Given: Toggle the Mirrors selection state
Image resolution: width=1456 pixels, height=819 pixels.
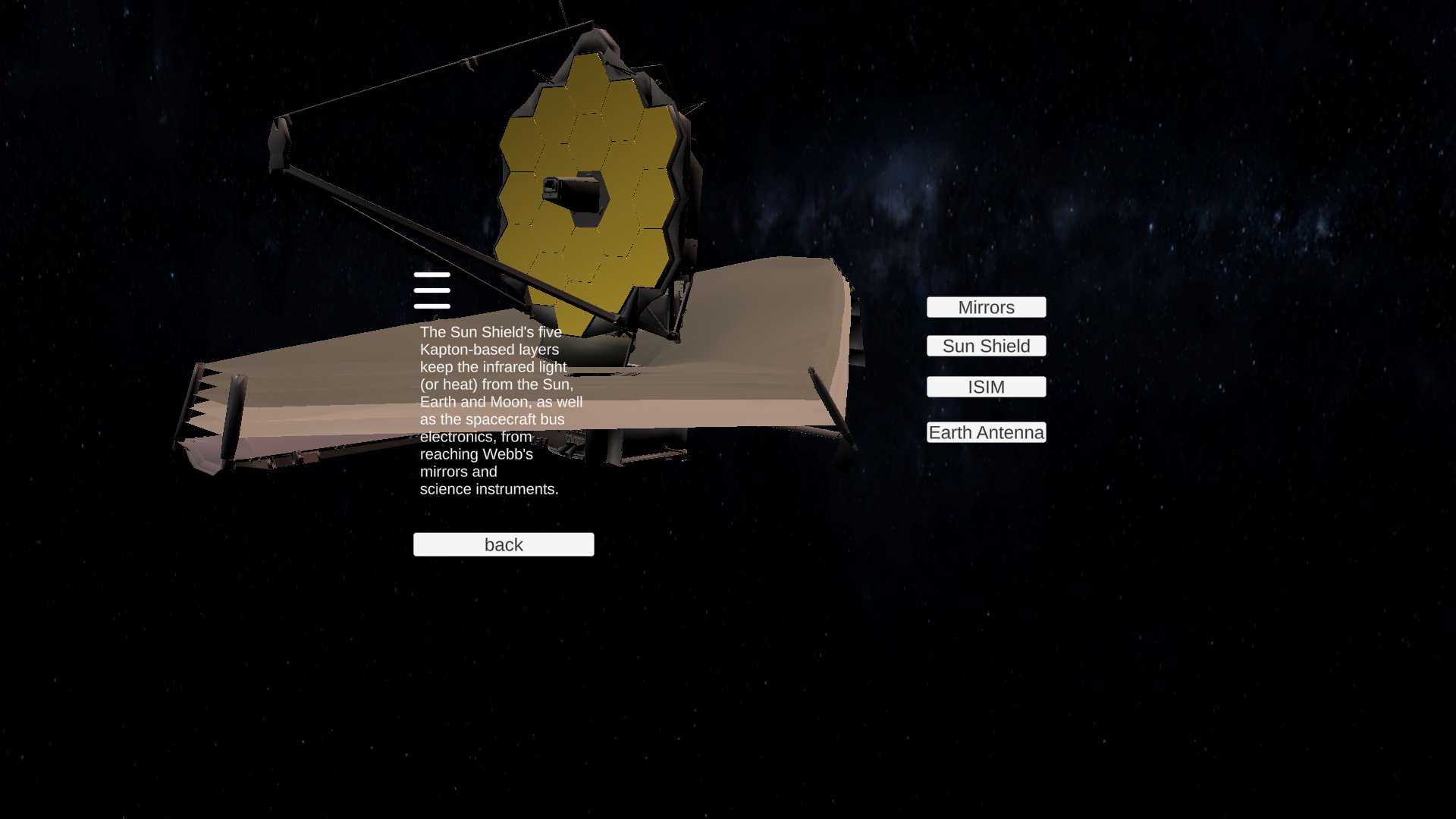Looking at the screenshot, I should pyautogui.click(x=986, y=307).
